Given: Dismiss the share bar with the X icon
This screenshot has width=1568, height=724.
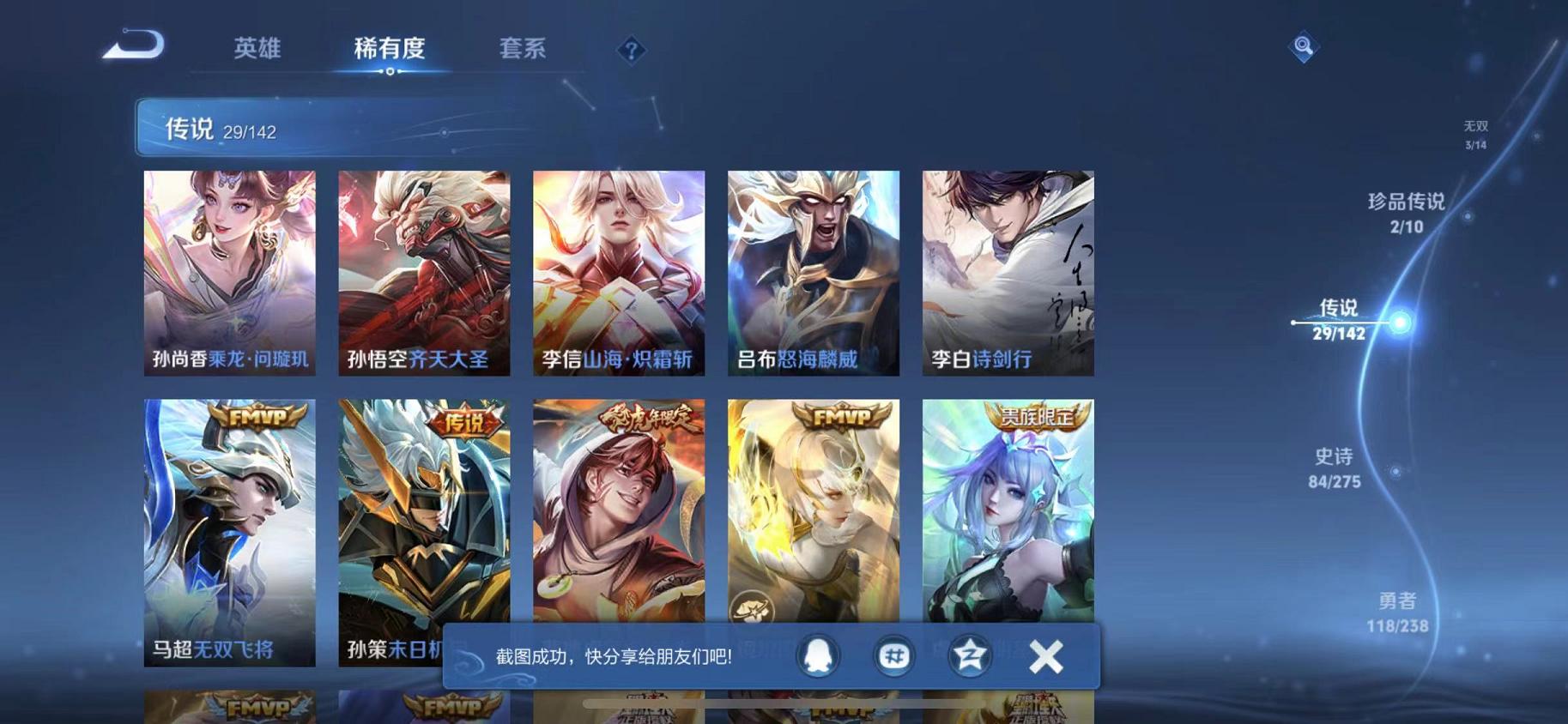Looking at the screenshot, I should point(1046,655).
